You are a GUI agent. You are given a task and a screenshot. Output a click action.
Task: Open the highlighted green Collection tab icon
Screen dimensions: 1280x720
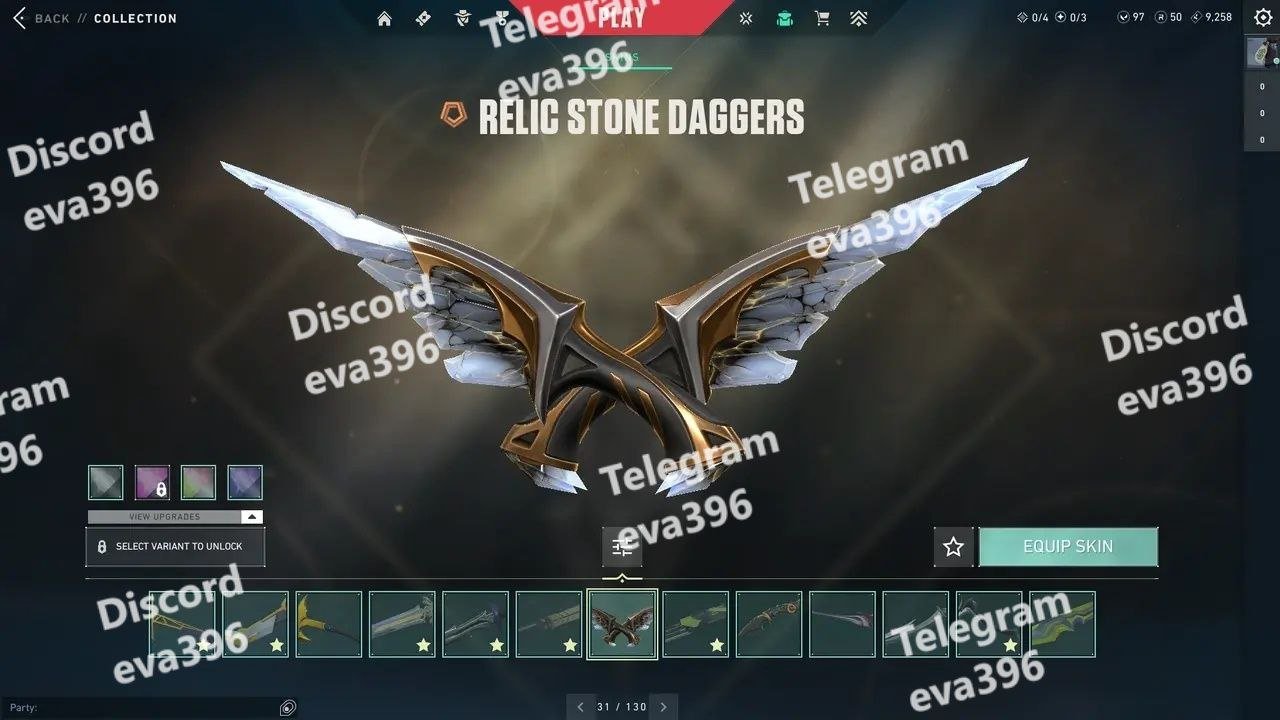coord(785,18)
